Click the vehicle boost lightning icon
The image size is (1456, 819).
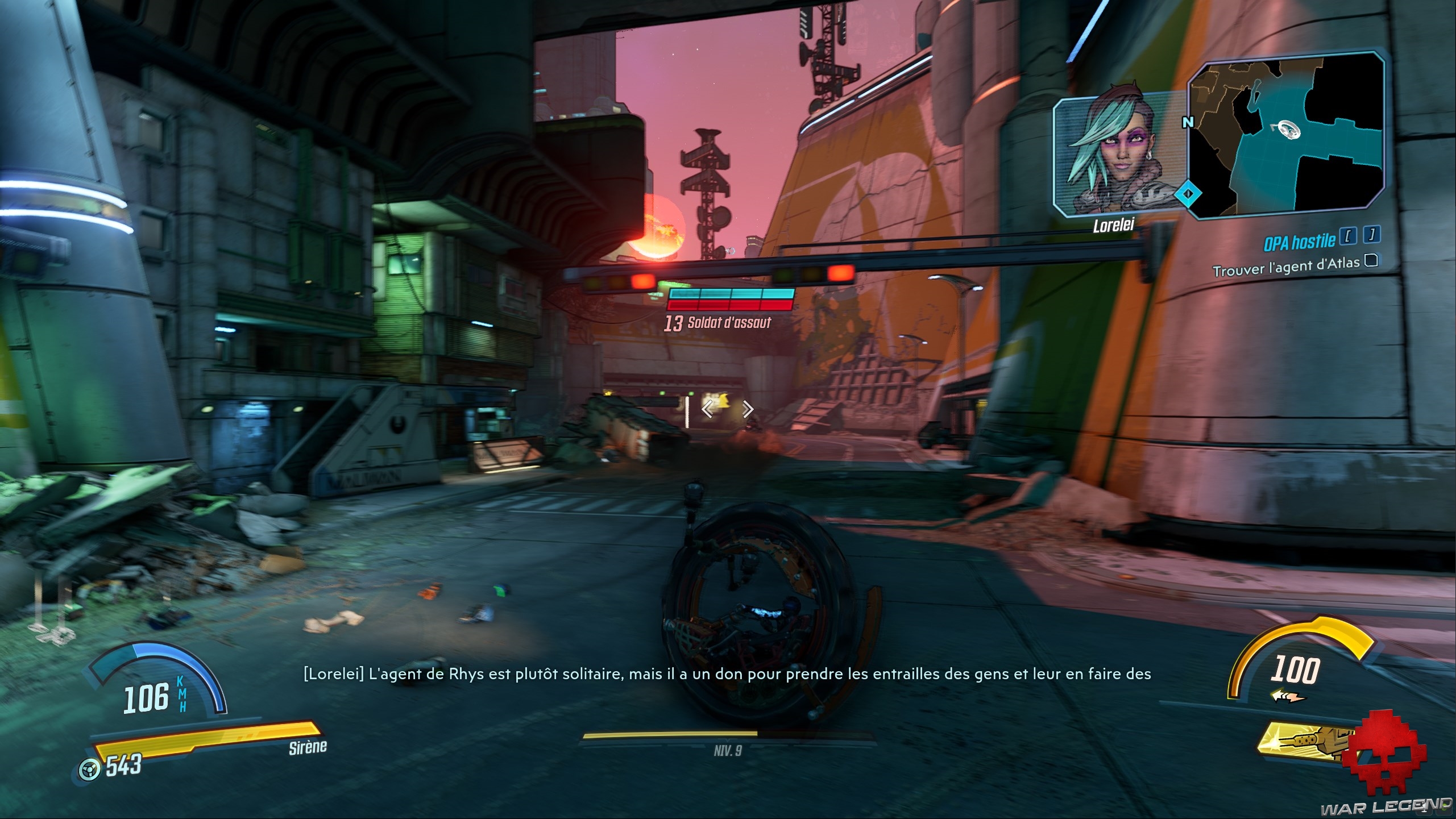[x=1287, y=696]
